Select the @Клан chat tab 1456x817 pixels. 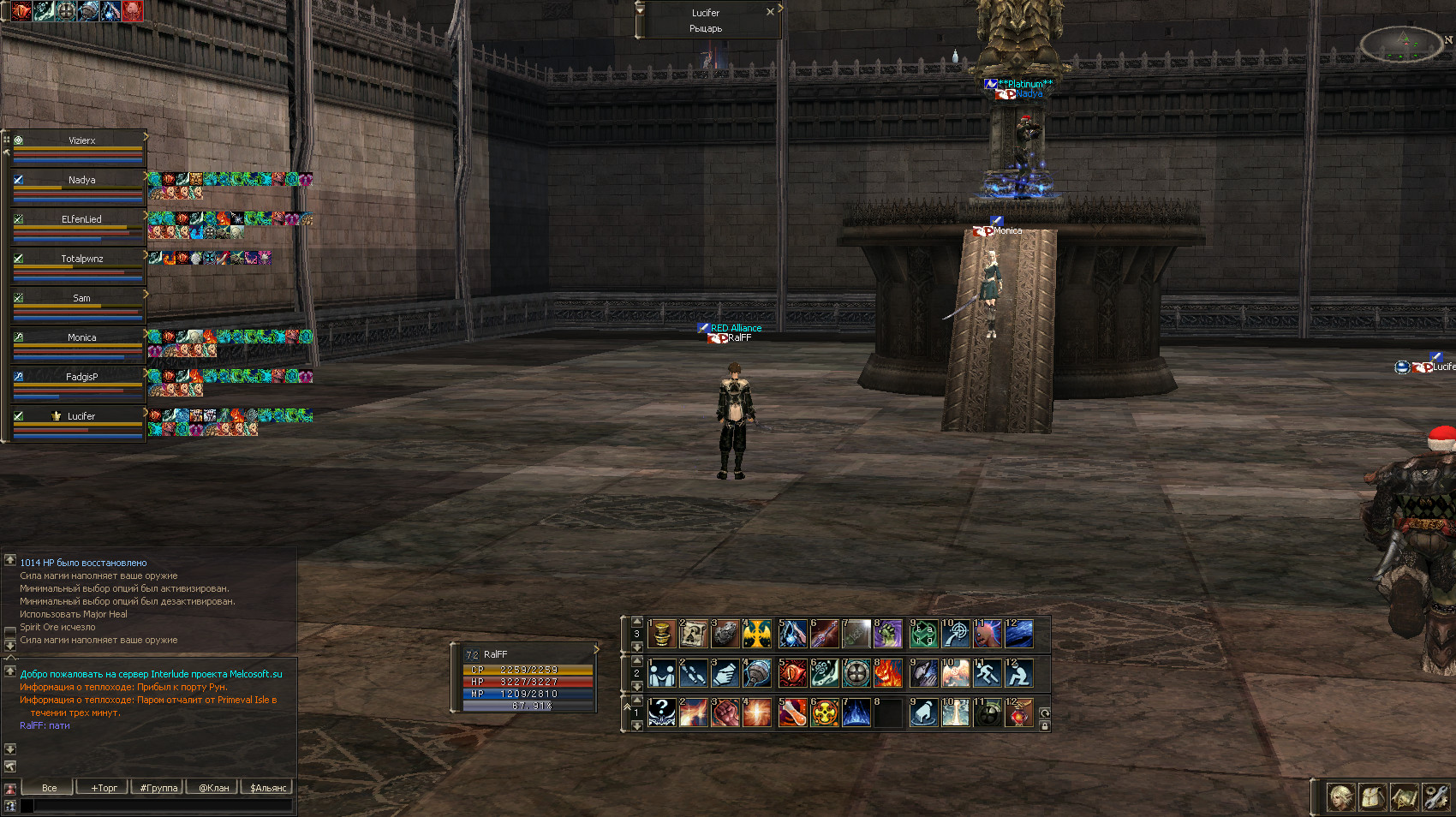[213, 788]
